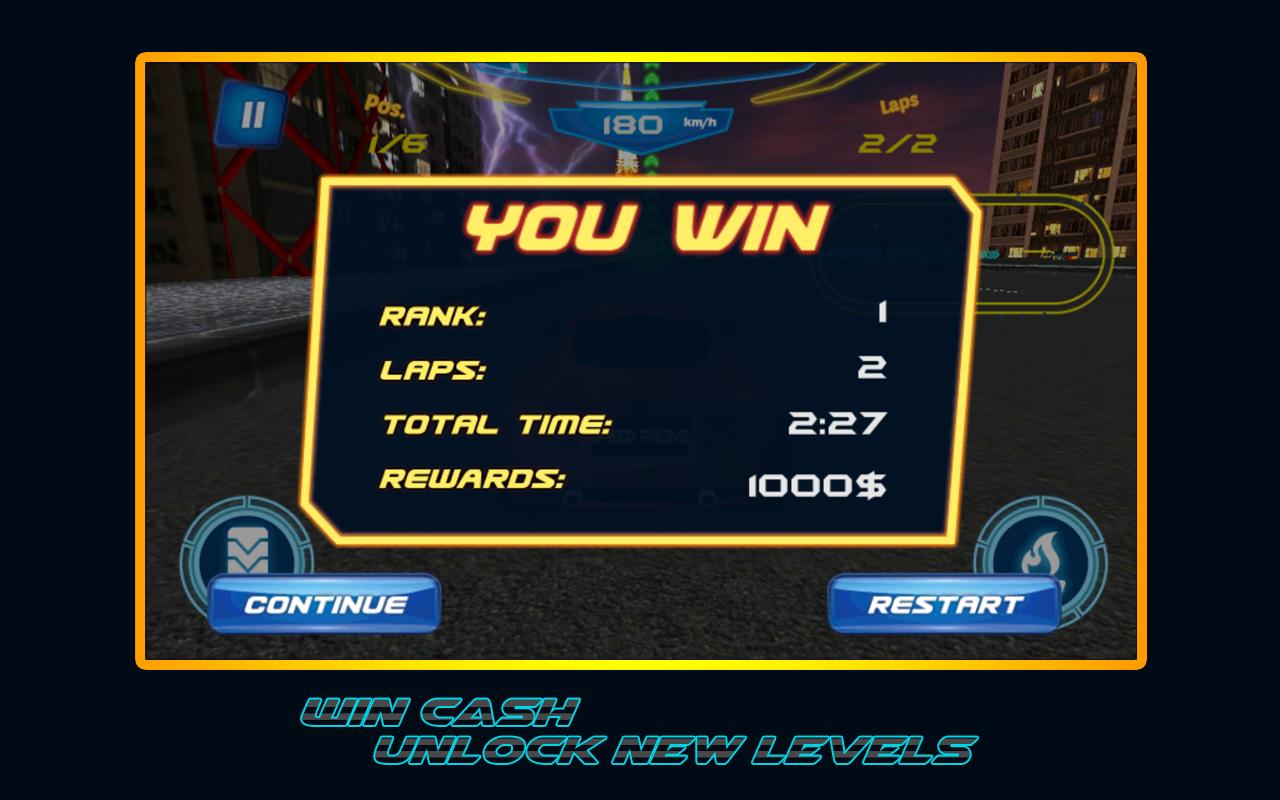Viewport: 1280px width, 800px height.
Task: Click the 180 km/h speedometer display
Action: click(640, 122)
